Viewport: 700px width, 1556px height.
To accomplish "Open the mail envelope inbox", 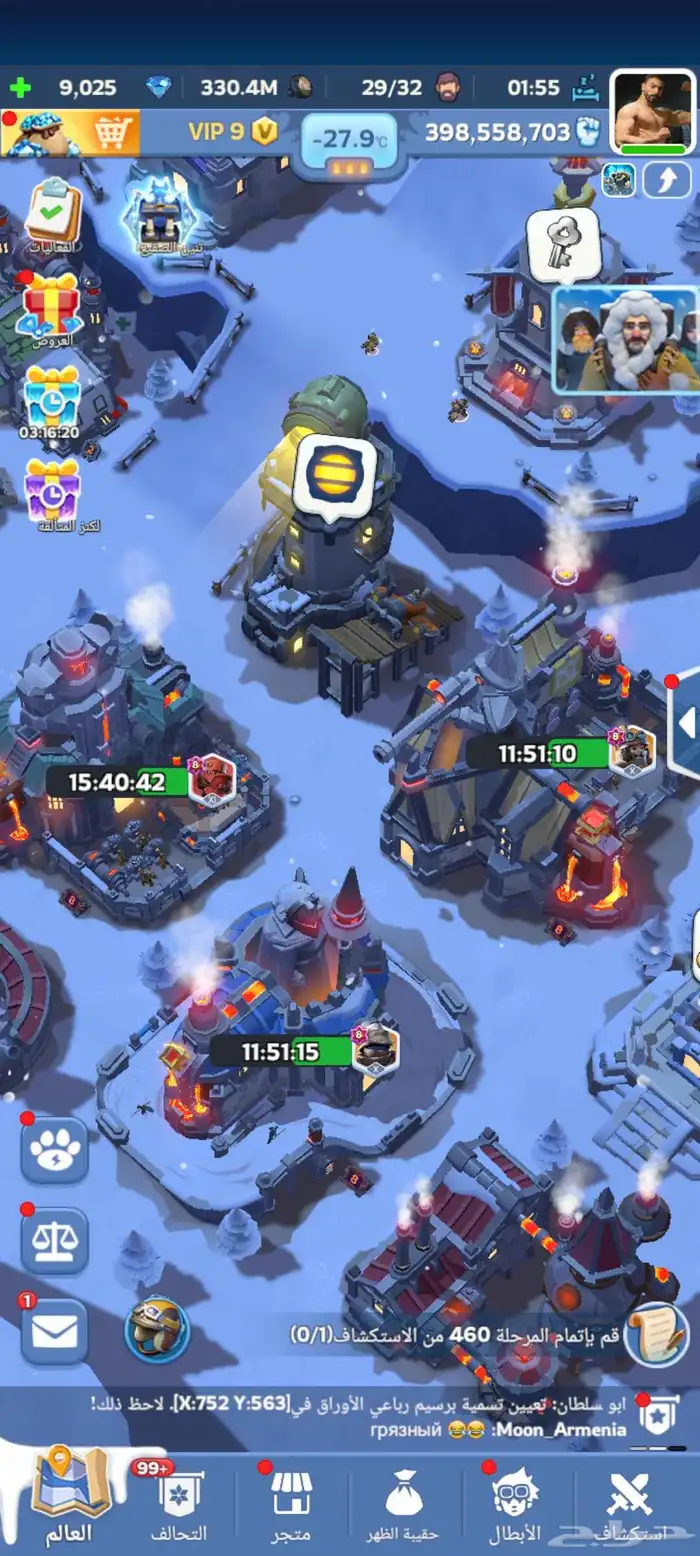I will point(54,1331).
